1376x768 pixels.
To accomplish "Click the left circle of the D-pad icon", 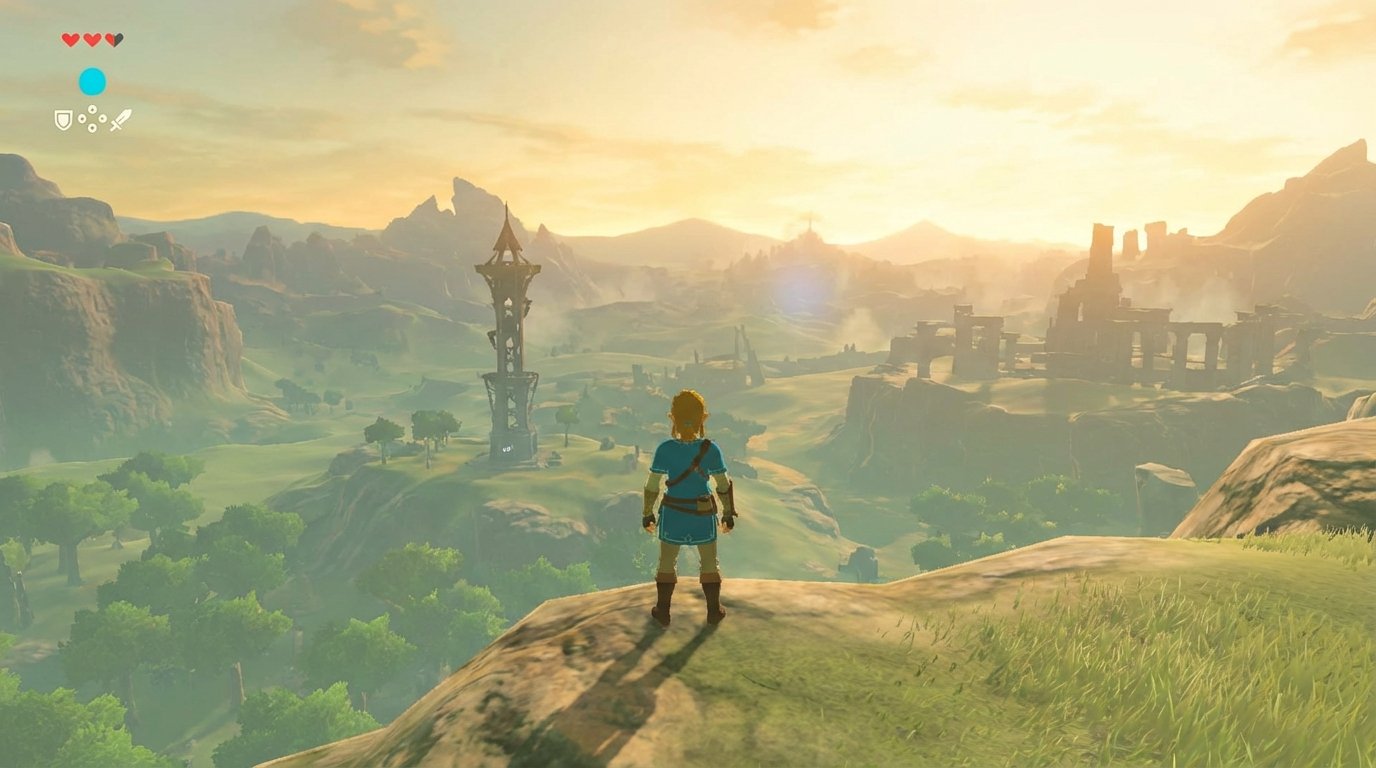I will [82, 118].
